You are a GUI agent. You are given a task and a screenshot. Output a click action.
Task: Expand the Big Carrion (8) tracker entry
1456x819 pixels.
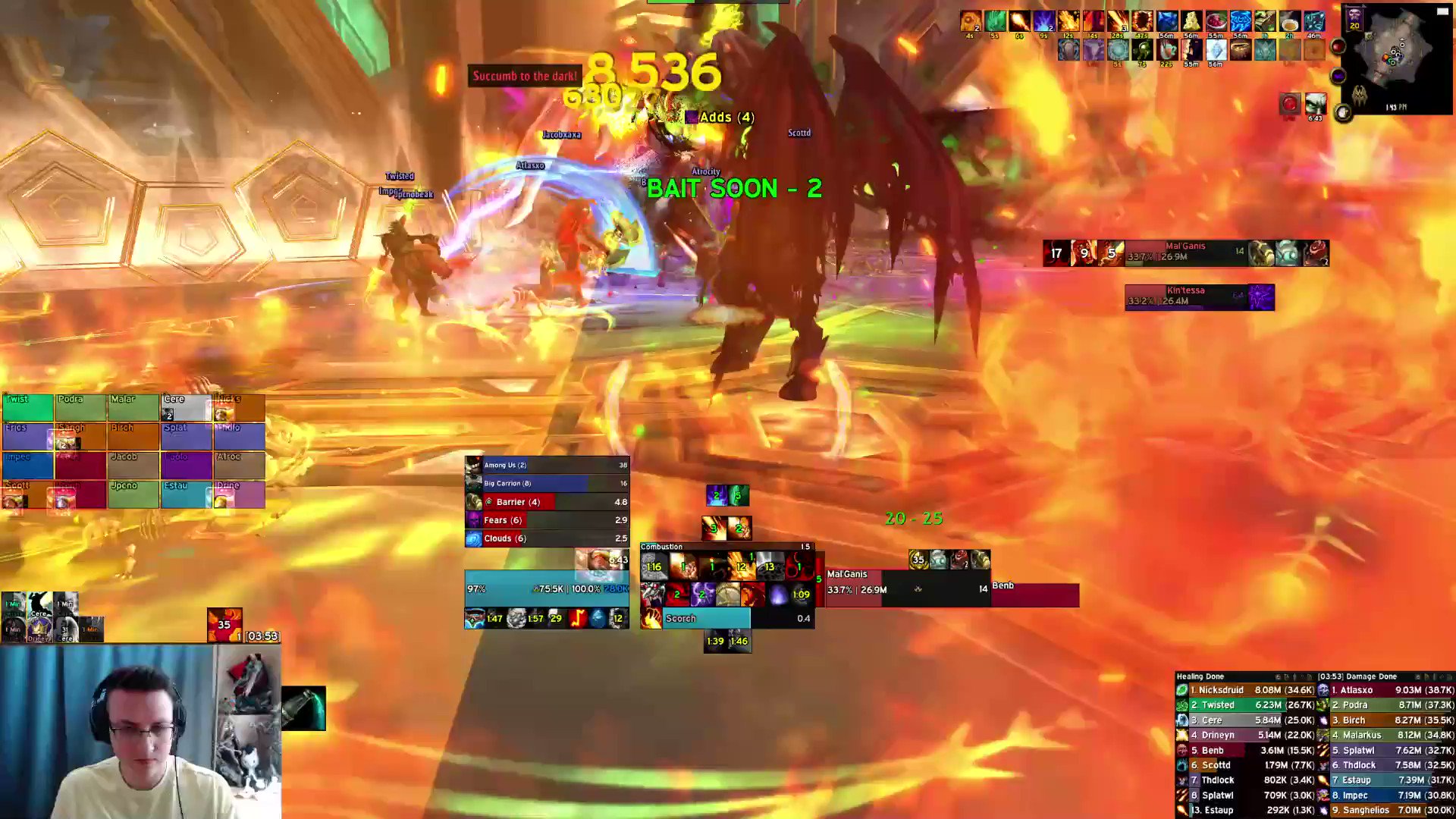[473, 483]
